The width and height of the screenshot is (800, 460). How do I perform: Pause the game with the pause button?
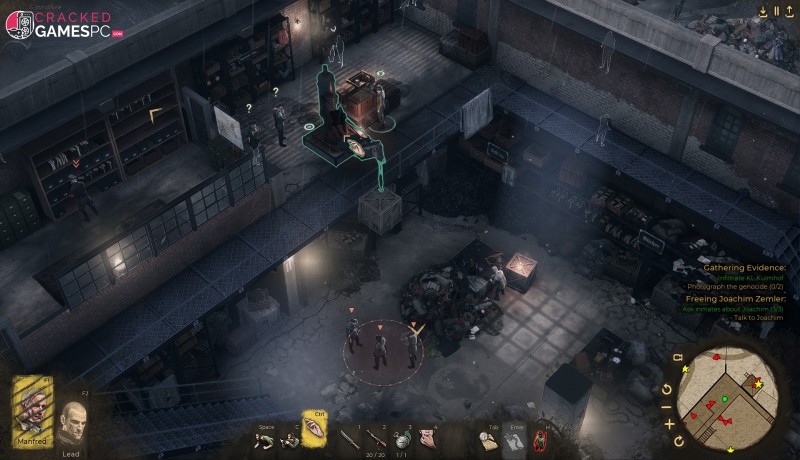(x=776, y=11)
